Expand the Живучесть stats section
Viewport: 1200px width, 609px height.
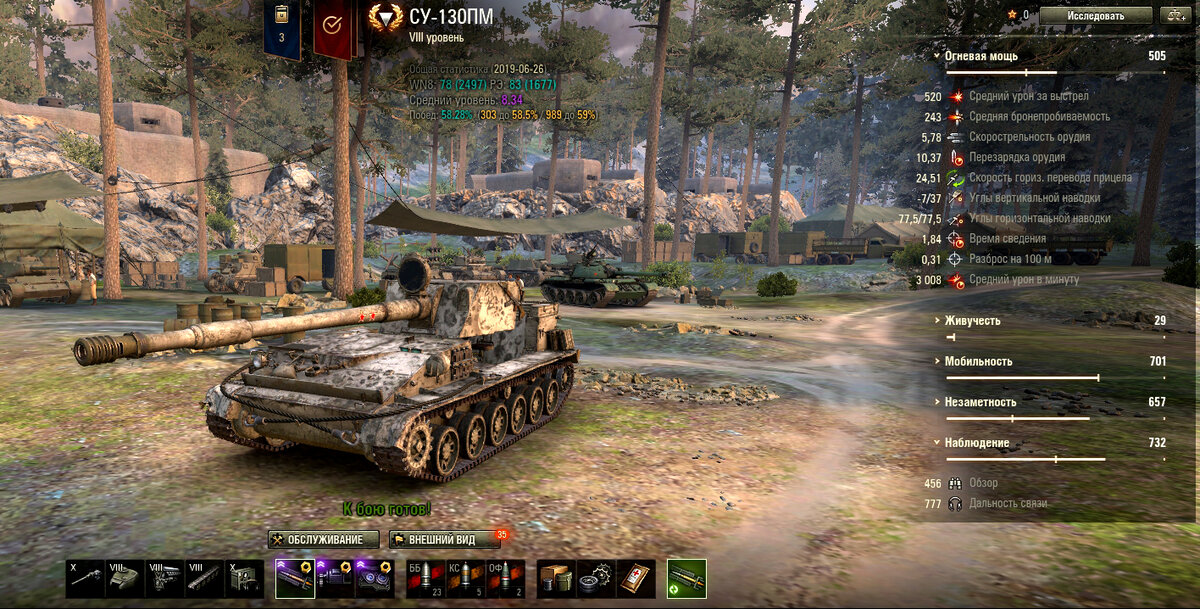(x=973, y=321)
